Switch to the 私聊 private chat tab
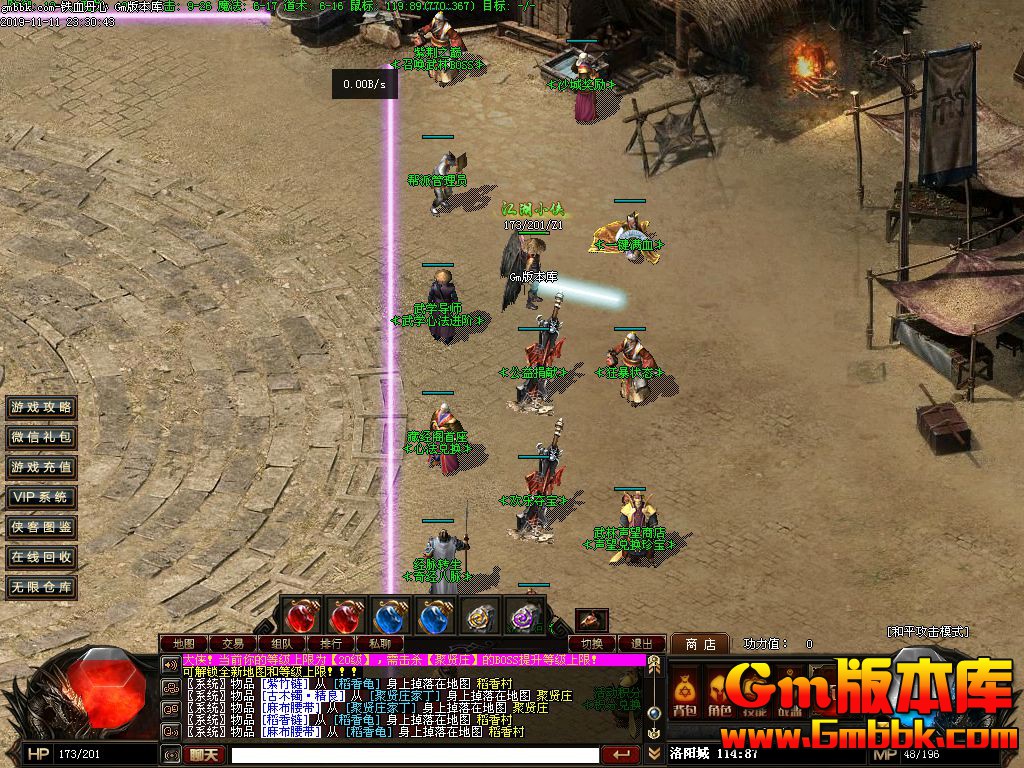 tap(380, 643)
